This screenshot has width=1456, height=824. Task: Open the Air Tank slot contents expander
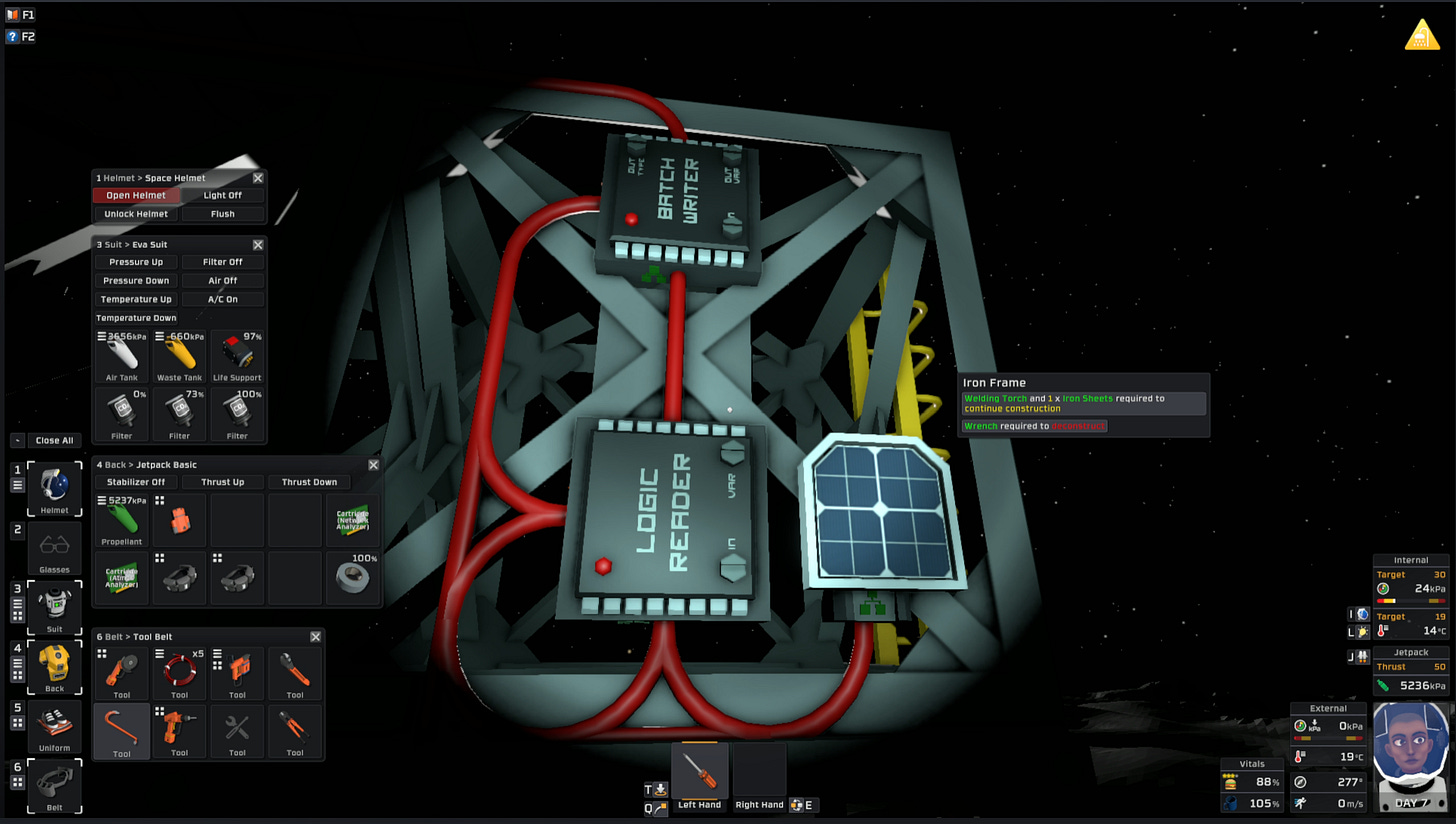[100, 336]
